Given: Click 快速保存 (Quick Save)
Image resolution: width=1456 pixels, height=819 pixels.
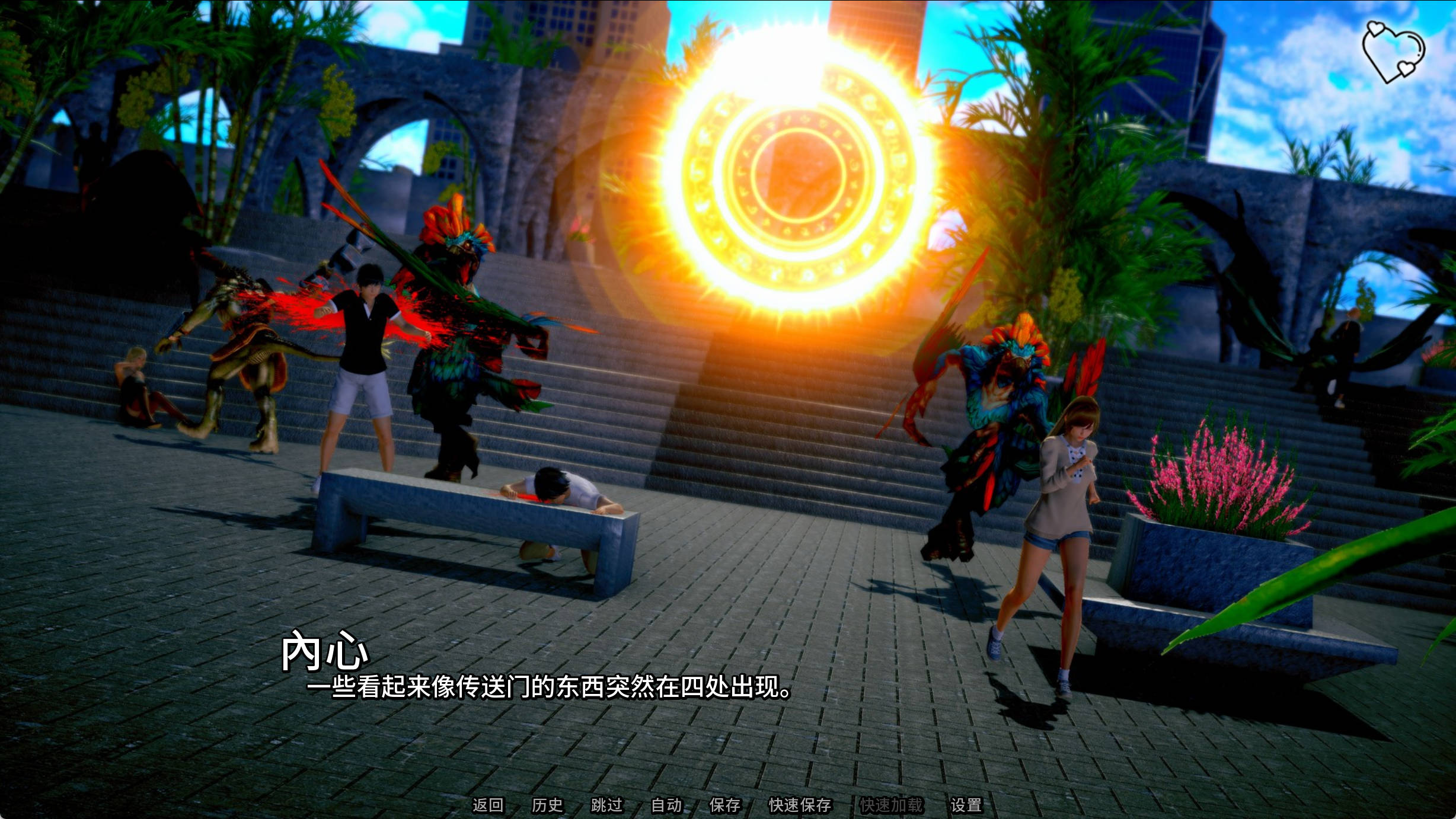Looking at the screenshot, I should 800,805.
